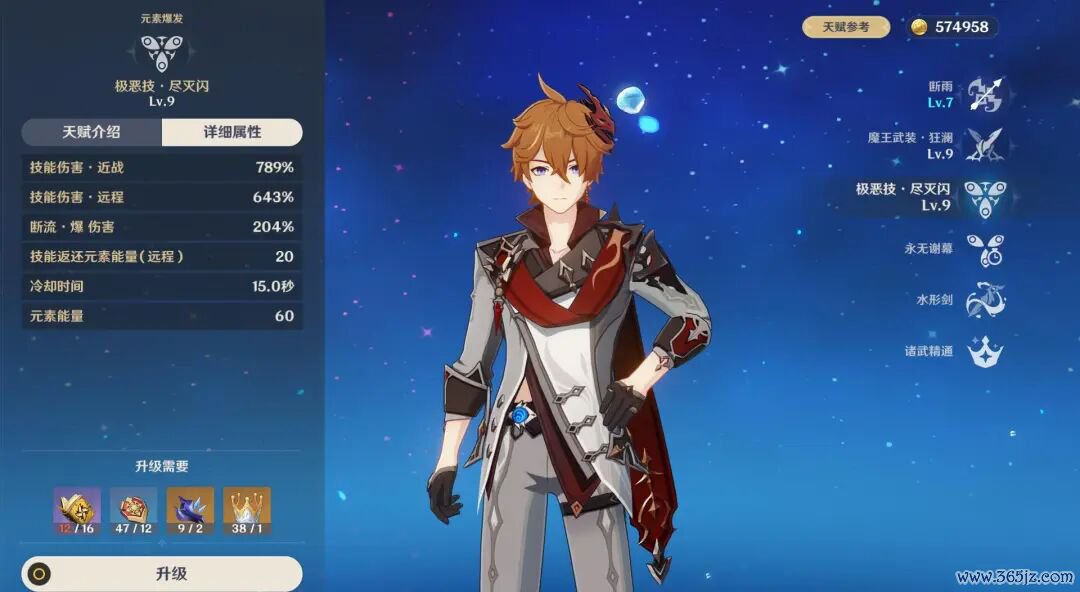This screenshot has height=592, width=1080.
Task: Inspect the insignia material showing 47/12
Action: click(x=133, y=511)
